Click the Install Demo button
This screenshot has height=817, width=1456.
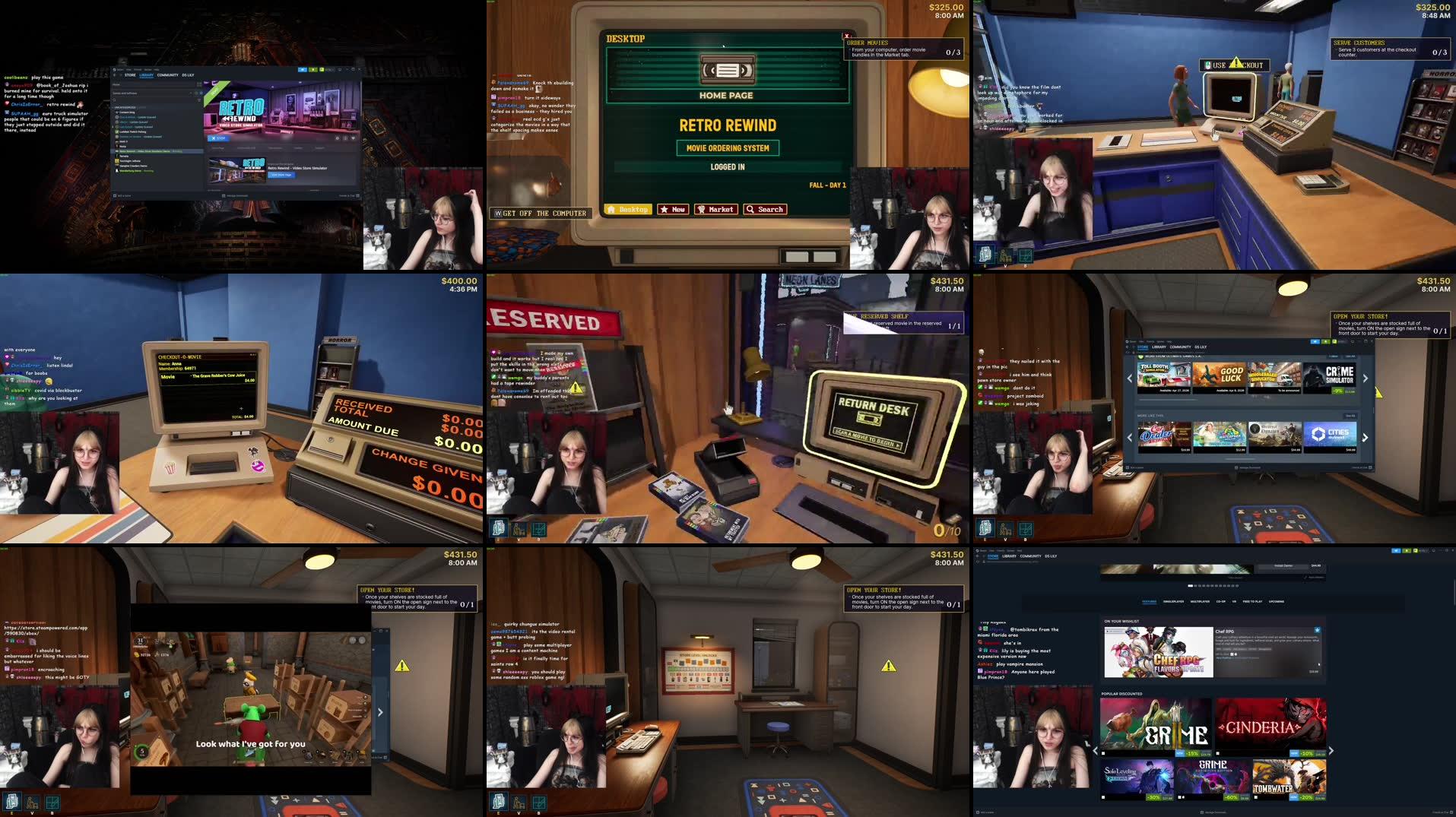pyautogui.click(x=1283, y=565)
